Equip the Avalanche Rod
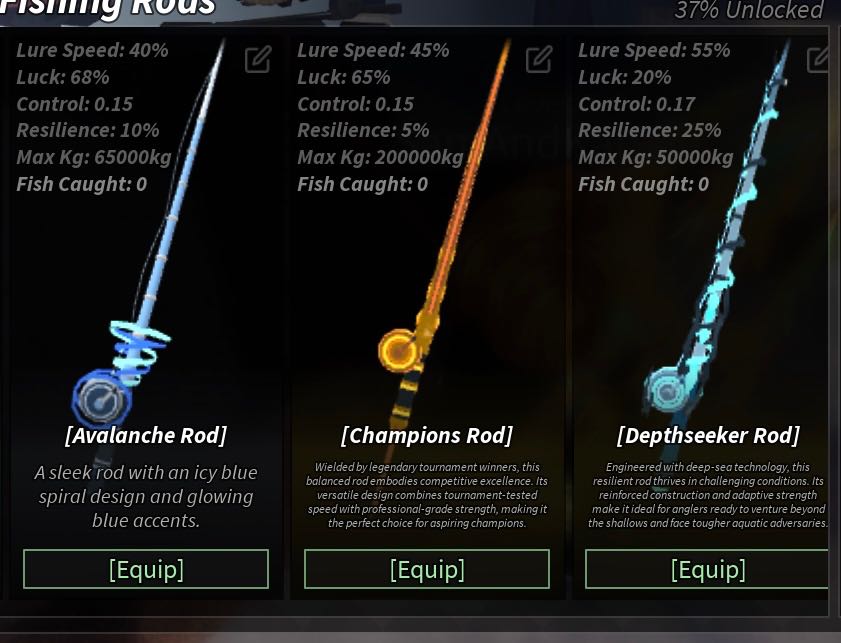This screenshot has height=643, width=841. tap(146, 569)
